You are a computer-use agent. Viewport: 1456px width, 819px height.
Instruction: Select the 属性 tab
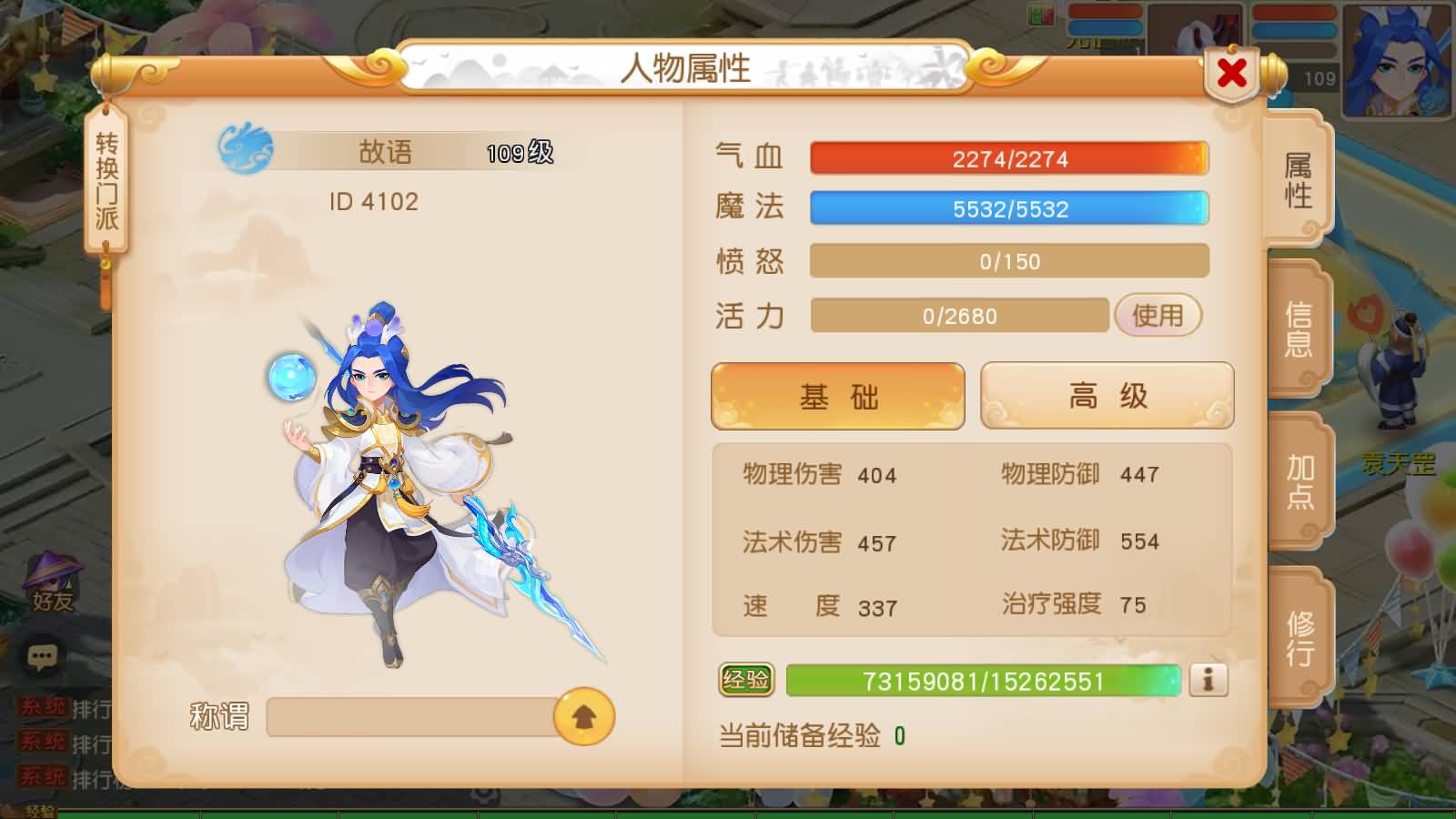coord(1299,180)
